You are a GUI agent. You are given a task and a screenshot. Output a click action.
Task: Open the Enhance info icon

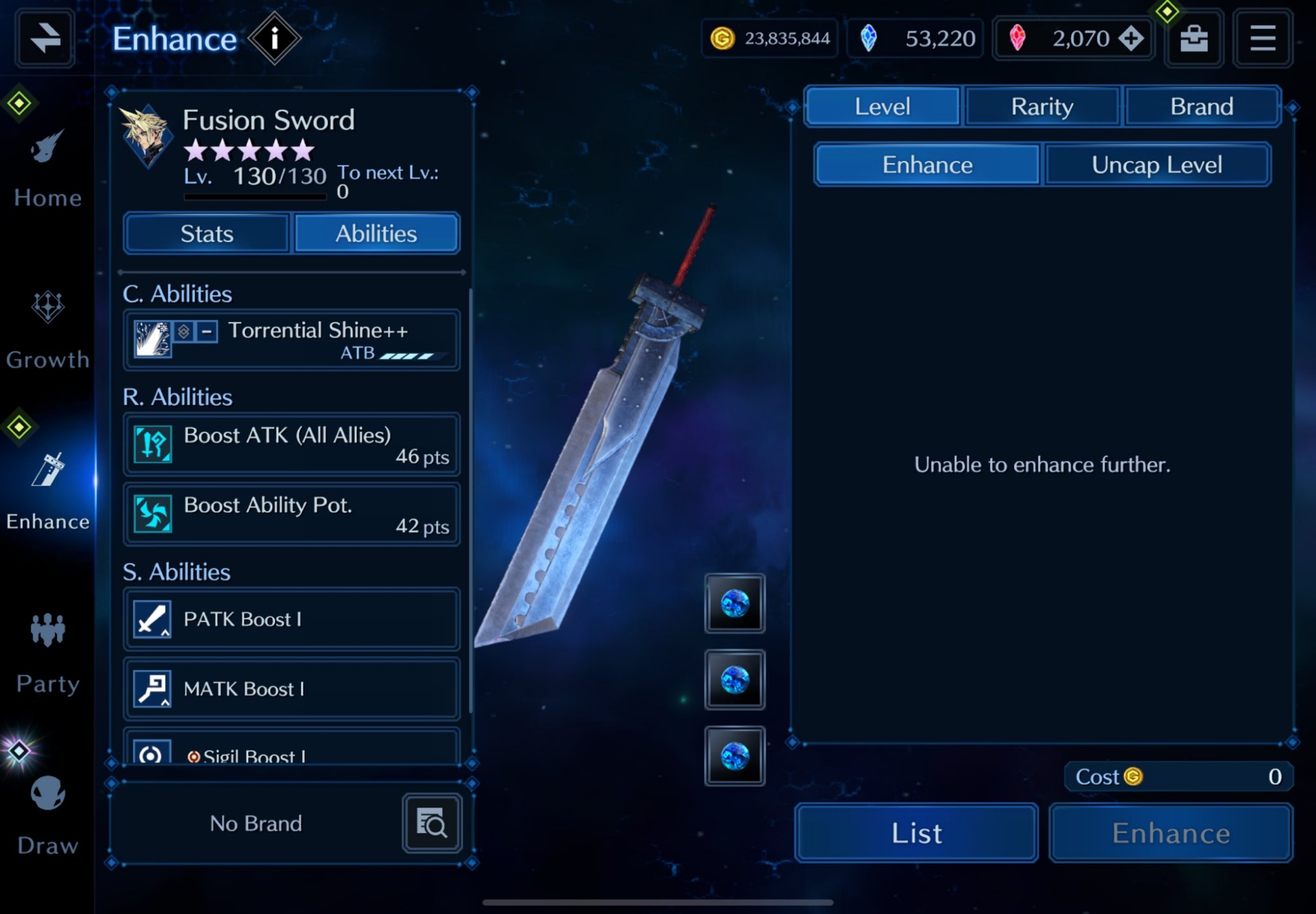(x=274, y=39)
